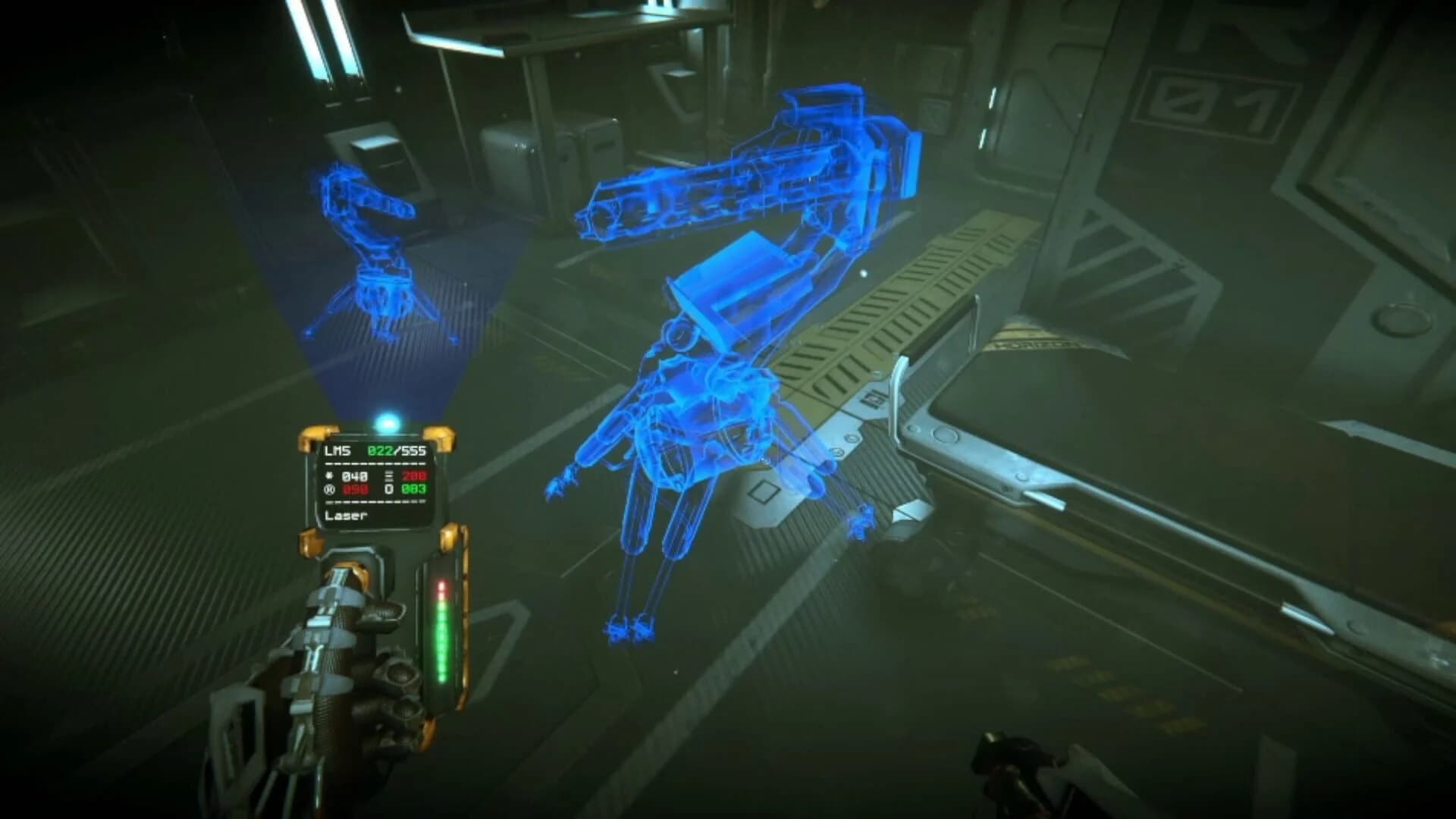Toggle the red LED at top of charge bar
This screenshot has height=819, width=1456.
click(x=442, y=588)
